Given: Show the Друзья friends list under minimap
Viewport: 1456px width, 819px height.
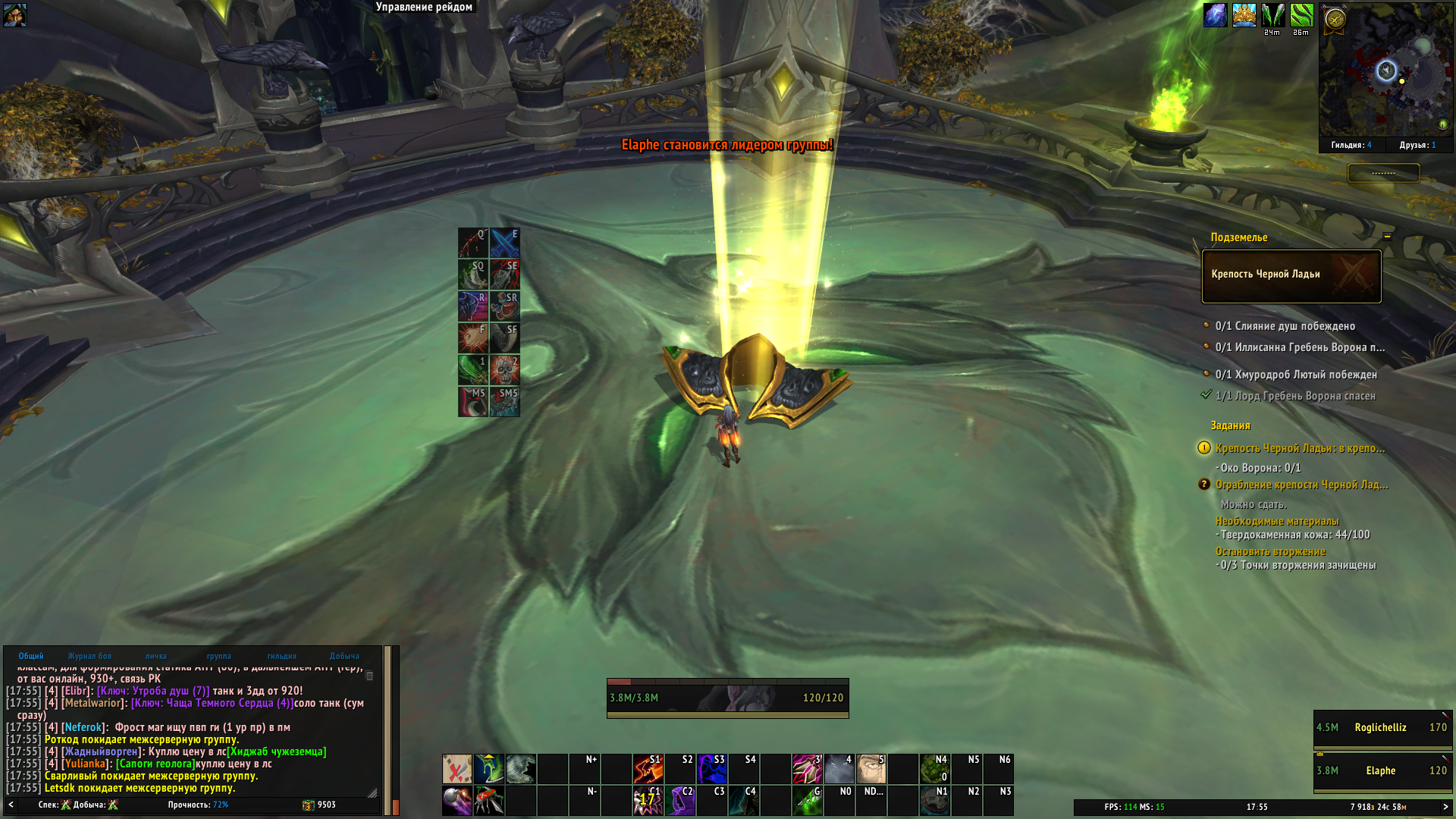Looking at the screenshot, I should pyautogui.click(x=1417, y=145).
